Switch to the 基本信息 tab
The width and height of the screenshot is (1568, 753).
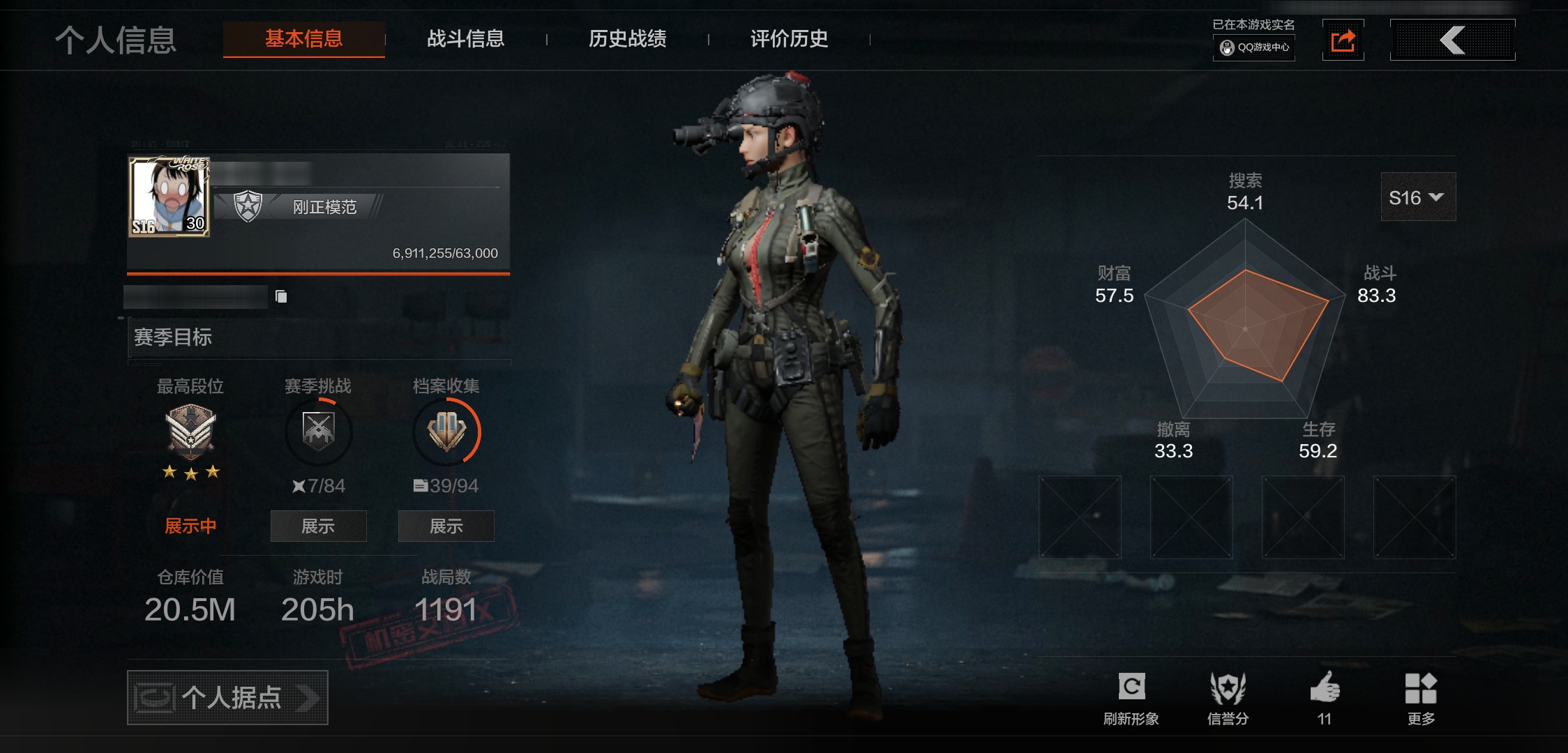[303, 39]
